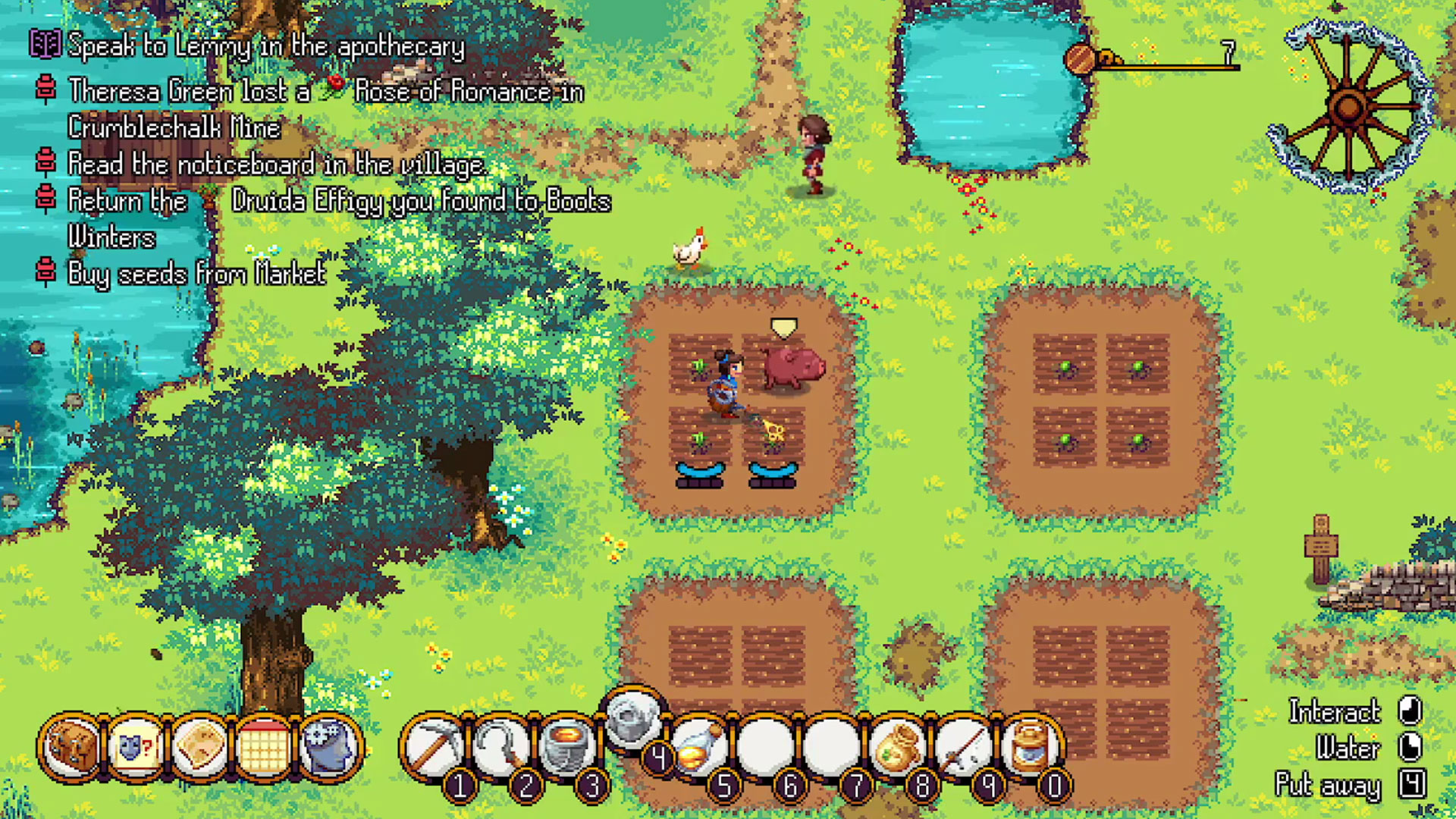Screen dimensions: 1456x819
Task: Click the wagon wheel day clock
Action: [1348, 107]
